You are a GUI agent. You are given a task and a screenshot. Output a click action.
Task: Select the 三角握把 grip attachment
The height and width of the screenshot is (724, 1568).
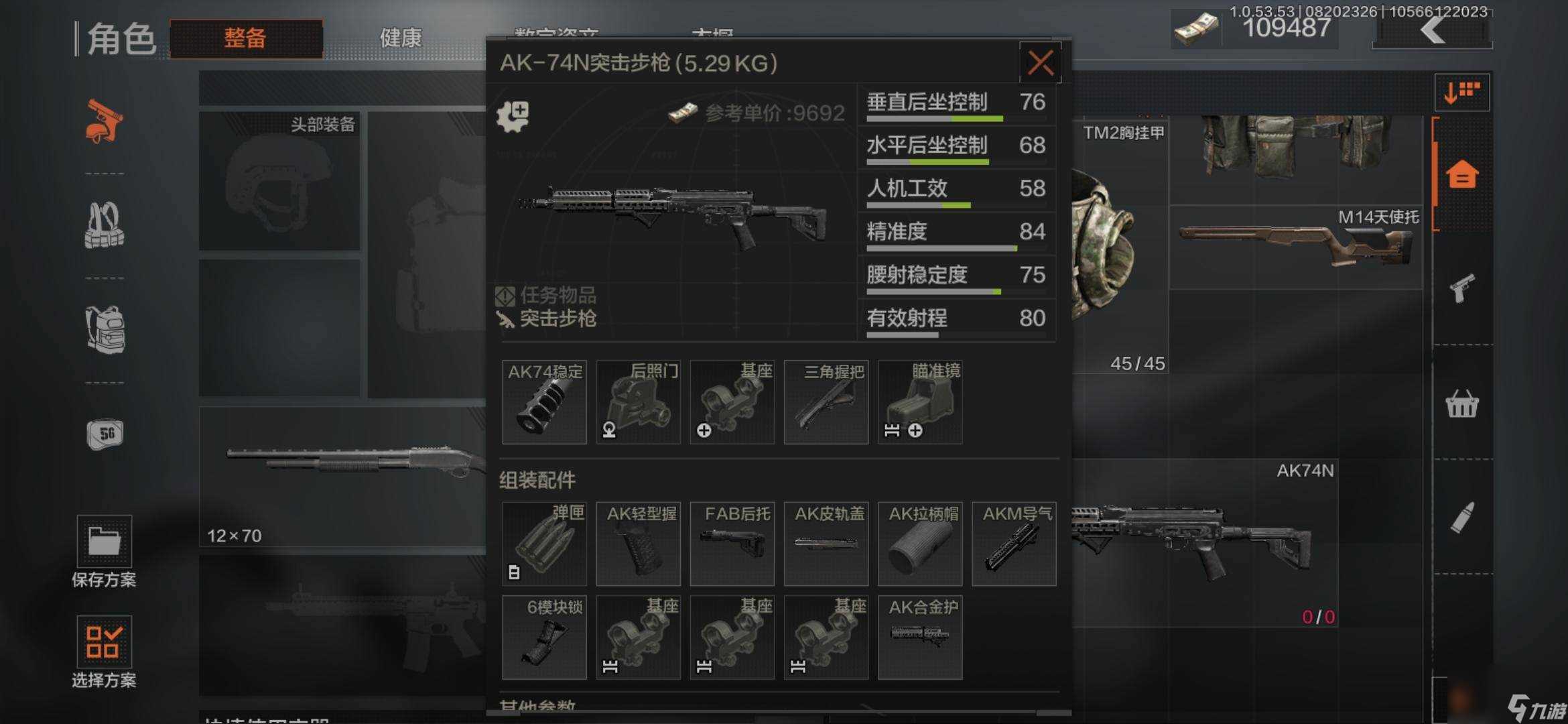pyautogui.click(x=826, y=402)
